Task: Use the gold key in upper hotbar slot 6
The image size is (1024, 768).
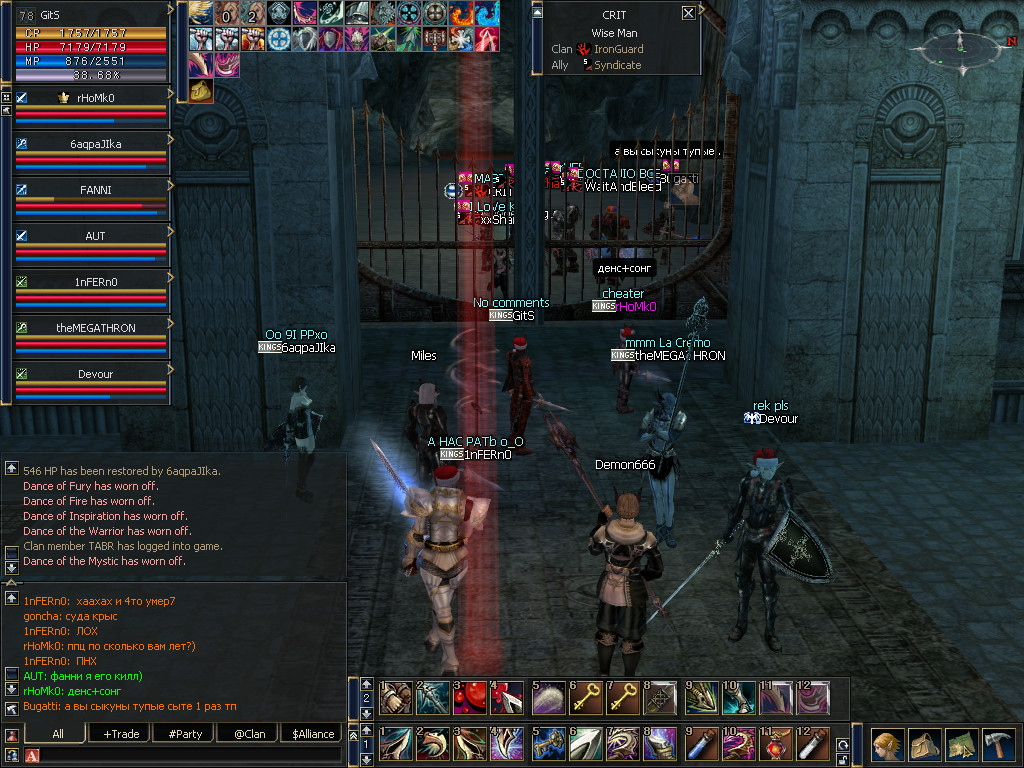Action: [587, 697]
